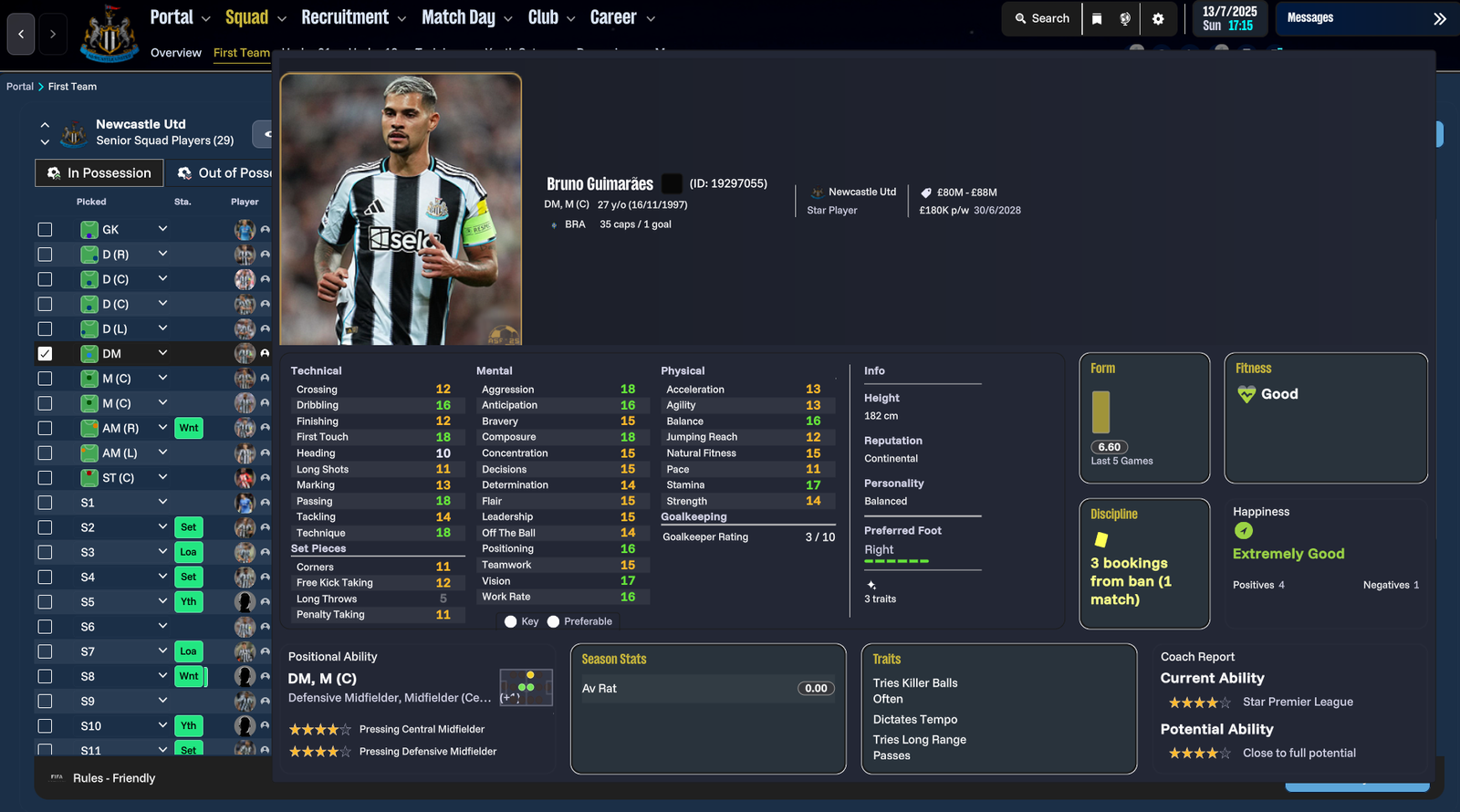The image size is (1460, 812).
Task: Open the Club menu
Action: click(551, 17)
